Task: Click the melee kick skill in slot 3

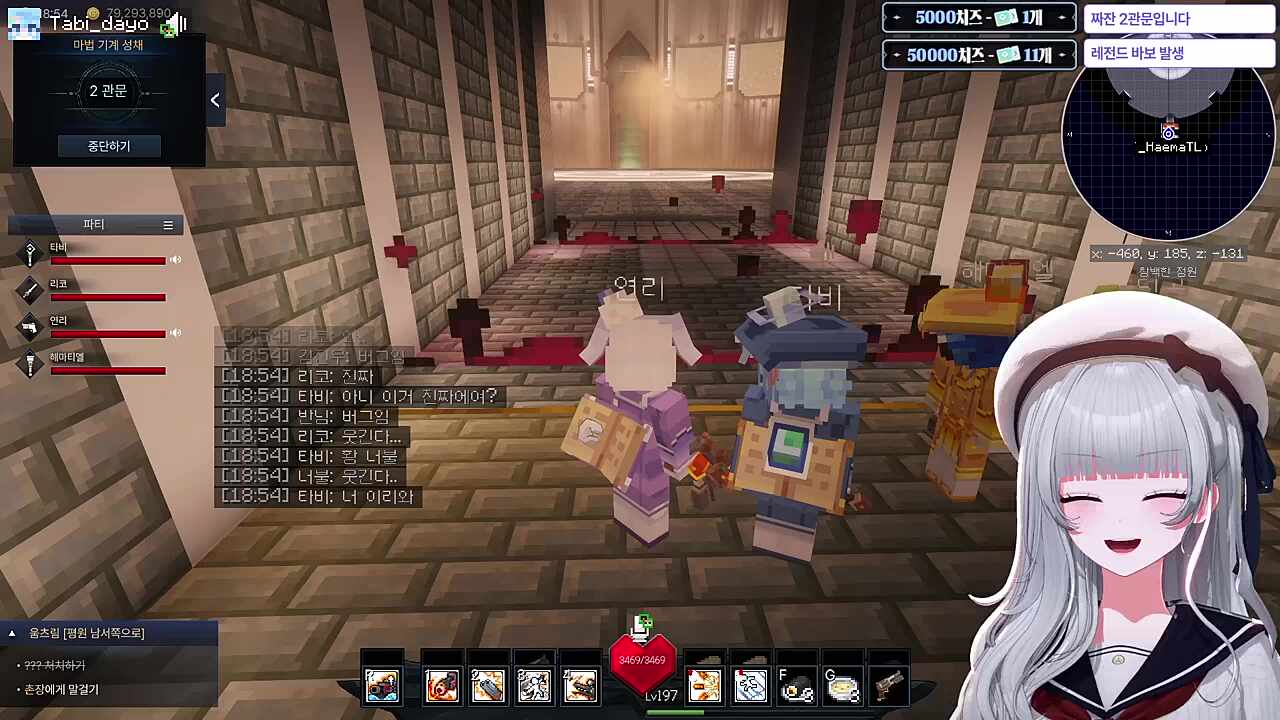Action: click(x=534, y=683)
